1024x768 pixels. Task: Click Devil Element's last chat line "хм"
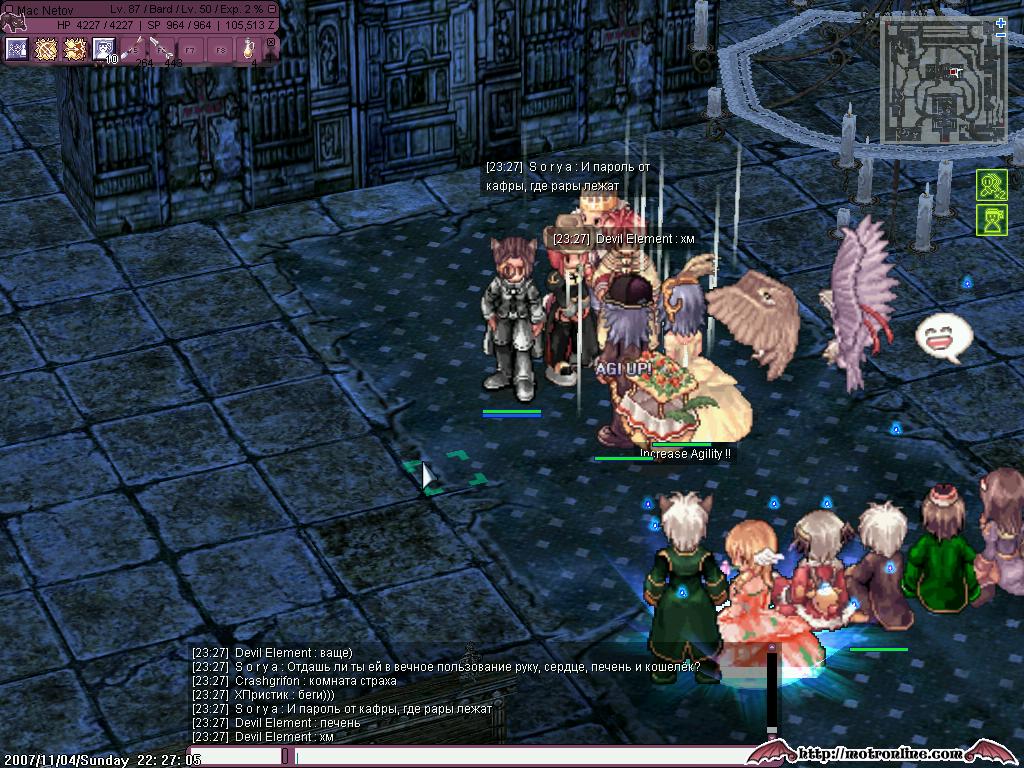(x=284, y=737)
